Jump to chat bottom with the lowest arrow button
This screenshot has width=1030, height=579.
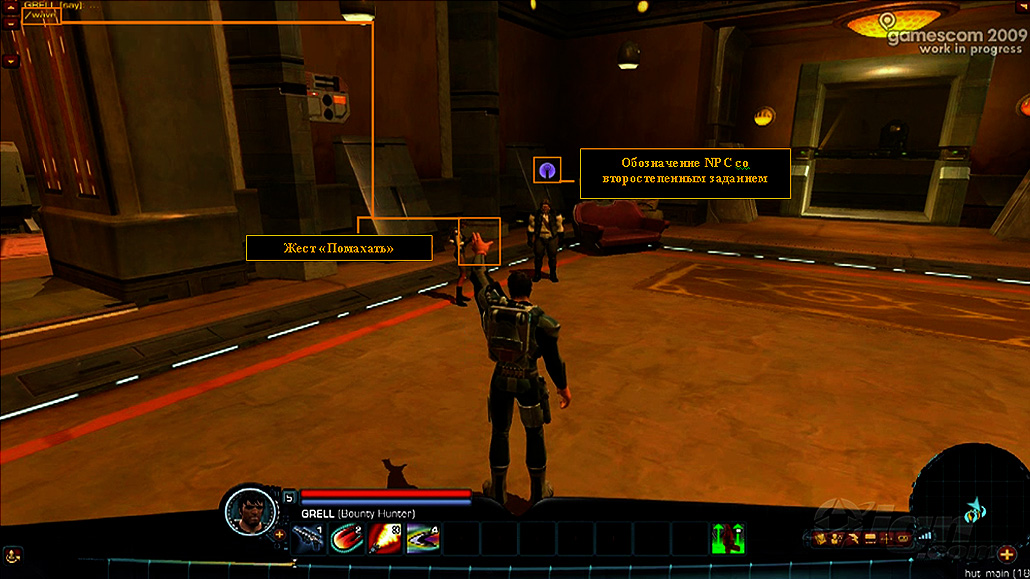11,61
